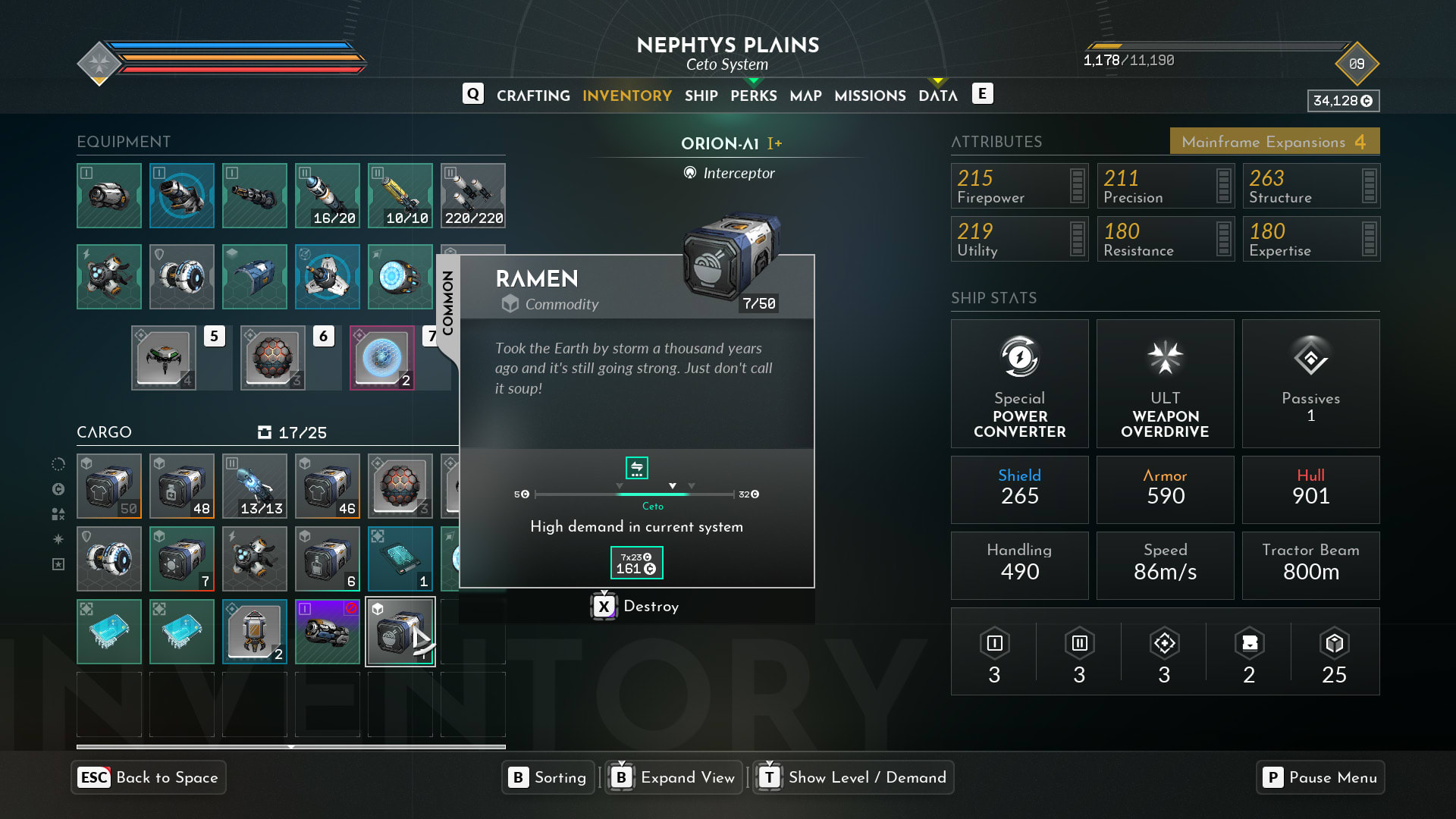Open the Map tab

805,96
